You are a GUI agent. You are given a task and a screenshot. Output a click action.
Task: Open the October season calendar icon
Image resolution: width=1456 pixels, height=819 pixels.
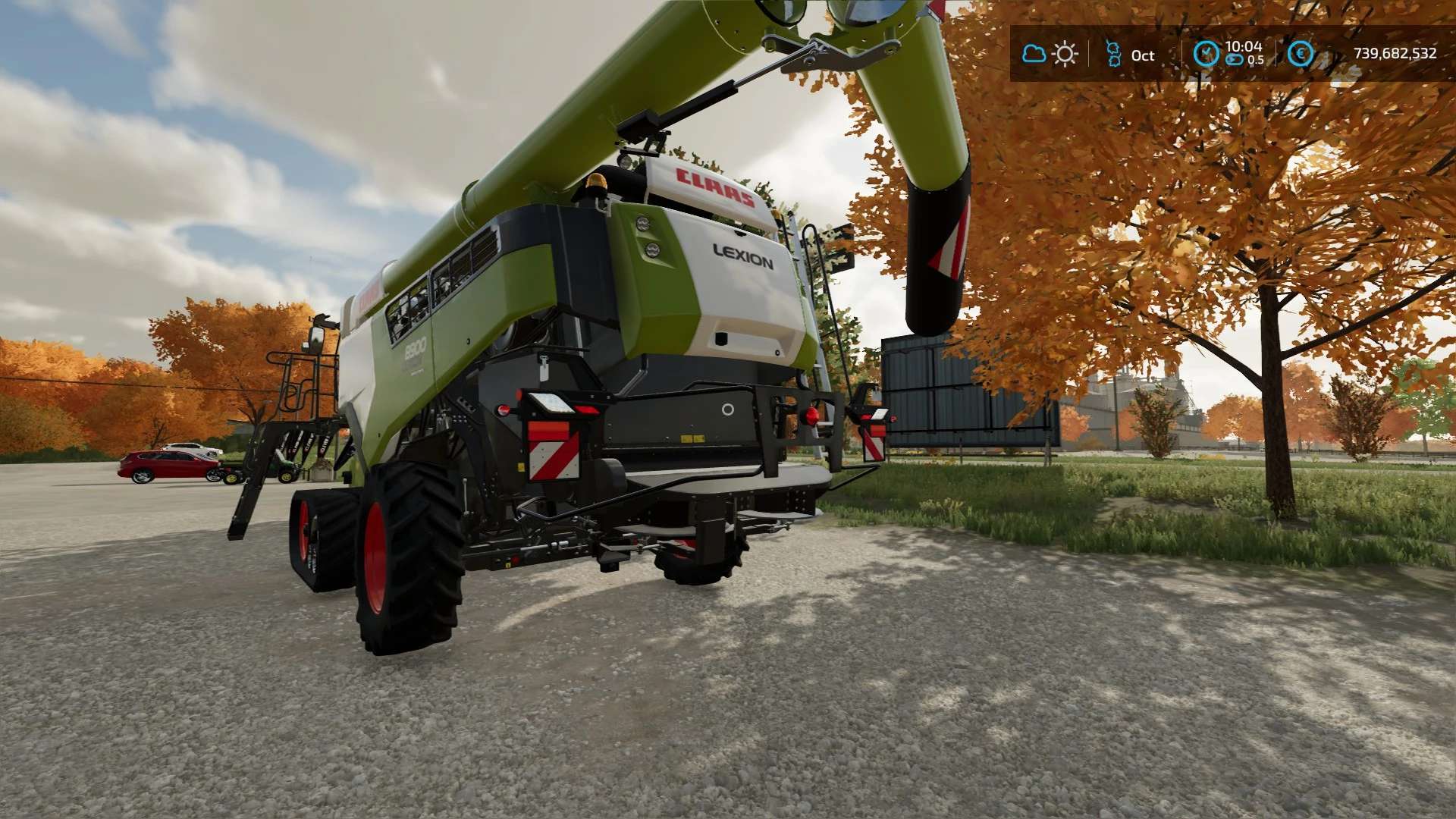[x=1113, y=54]
